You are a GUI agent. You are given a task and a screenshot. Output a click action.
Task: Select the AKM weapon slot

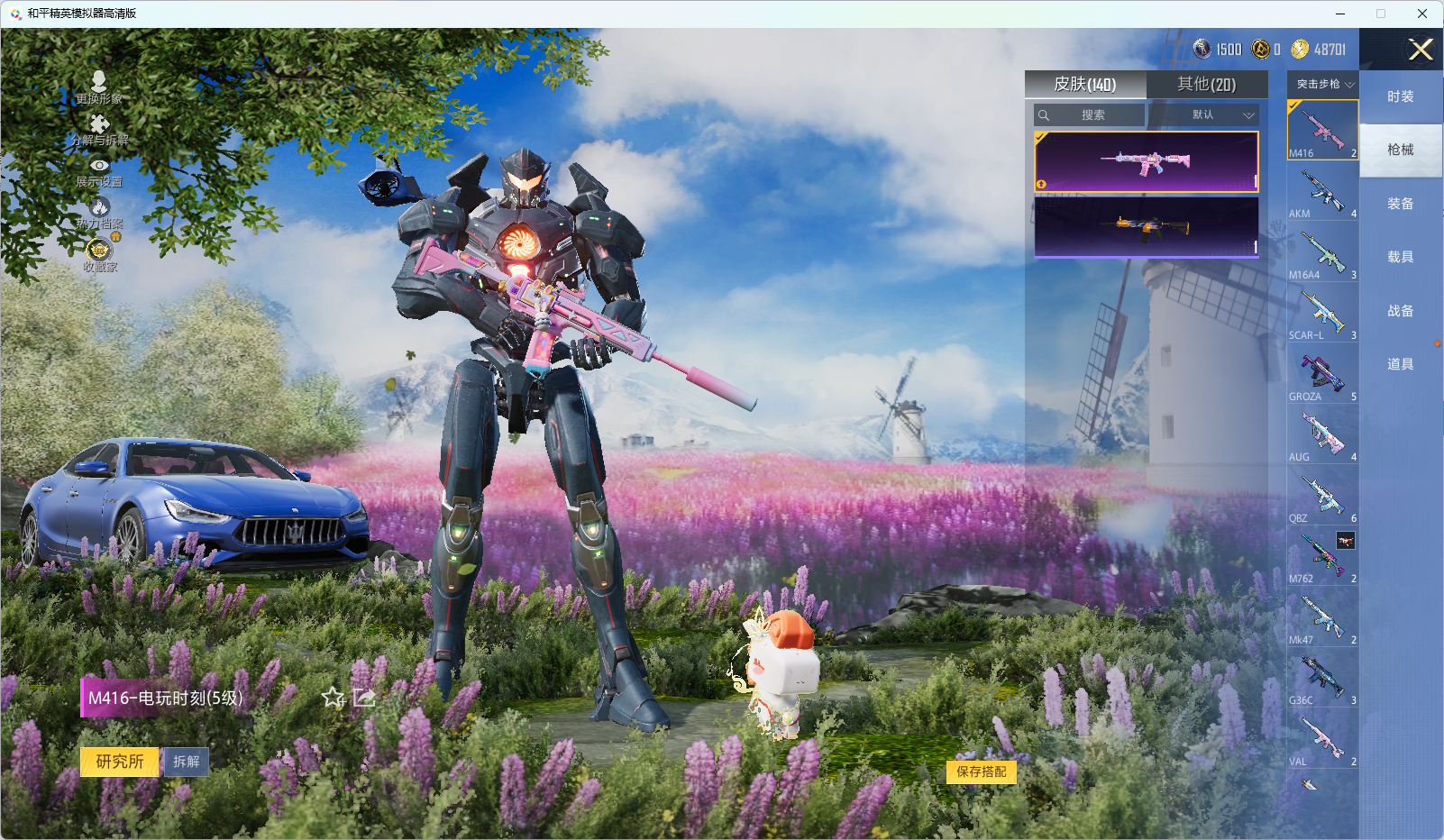1322,192
